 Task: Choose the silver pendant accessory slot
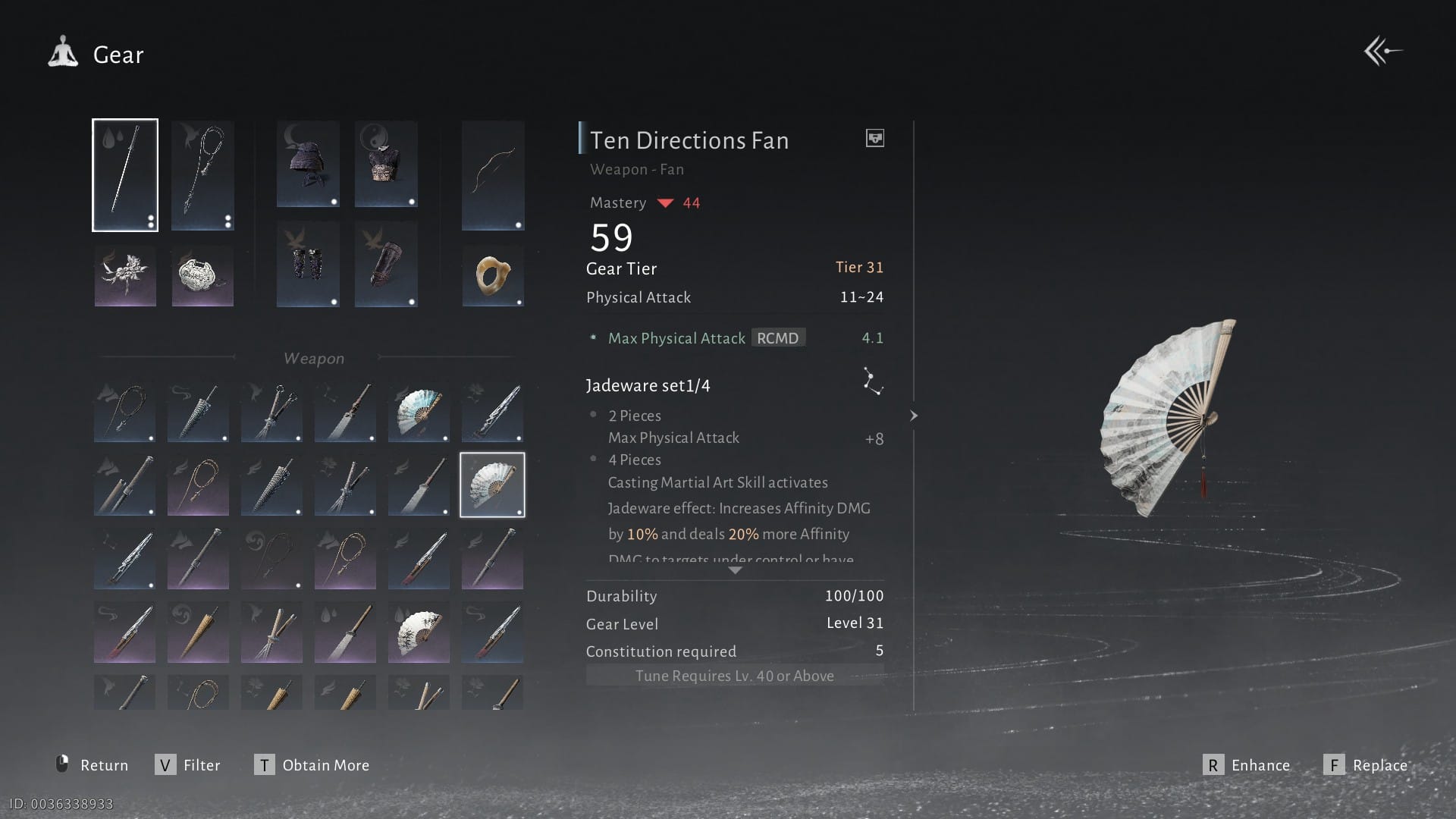pyautogui.click(x=202, y=276)
